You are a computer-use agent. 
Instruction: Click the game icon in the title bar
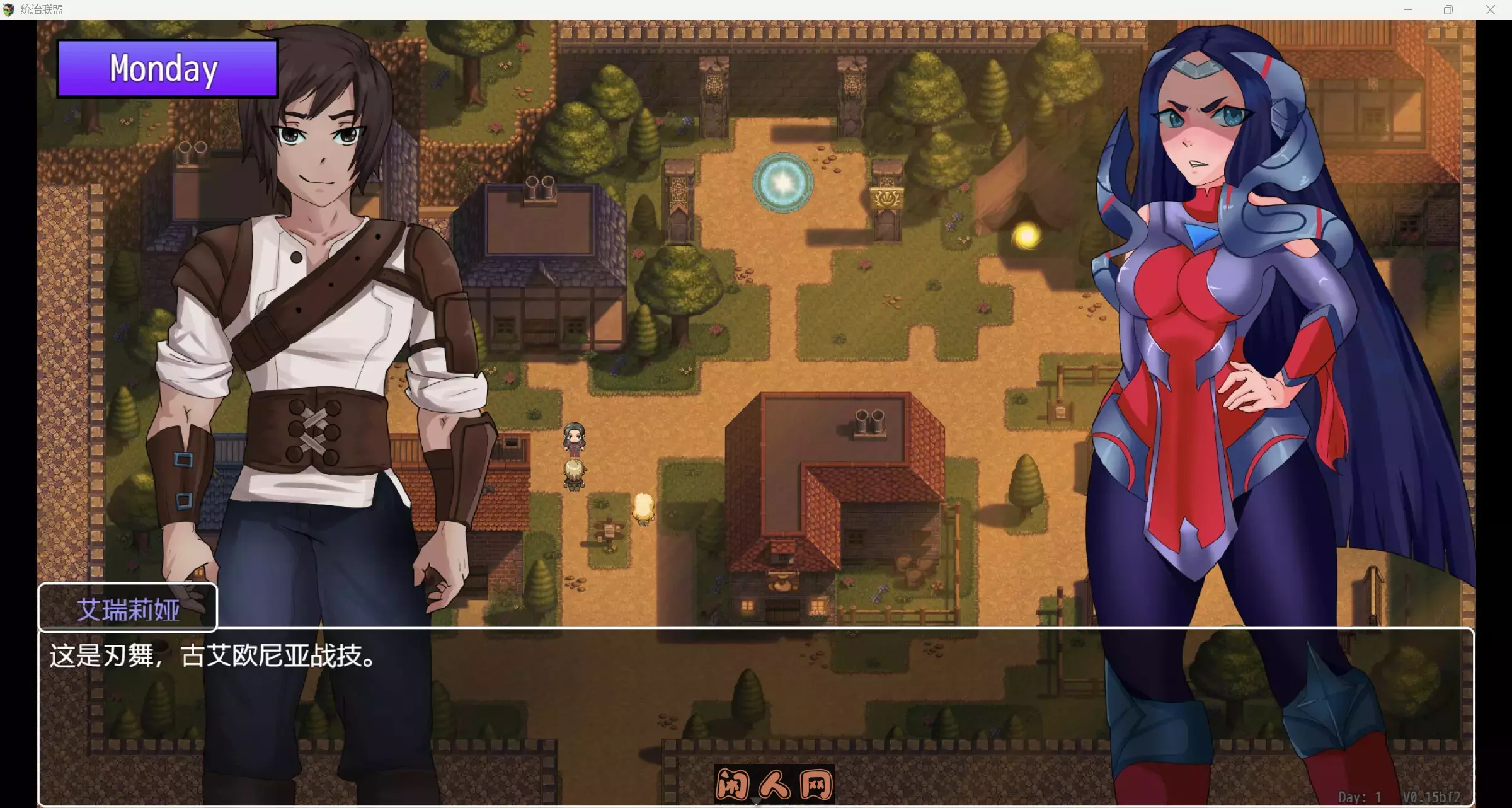pos(9,9)
